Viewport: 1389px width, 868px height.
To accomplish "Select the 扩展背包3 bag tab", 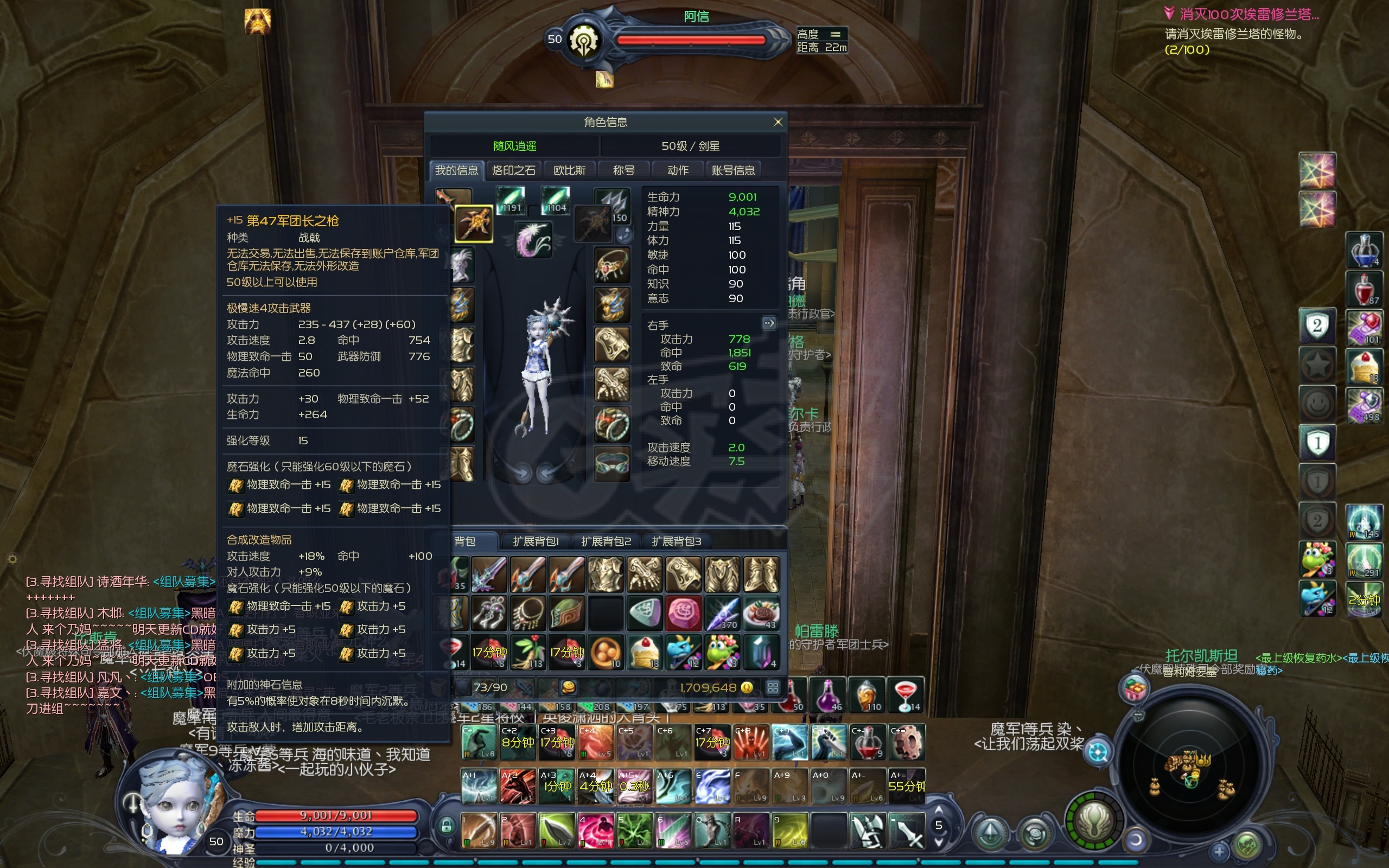I will (676, 541).
